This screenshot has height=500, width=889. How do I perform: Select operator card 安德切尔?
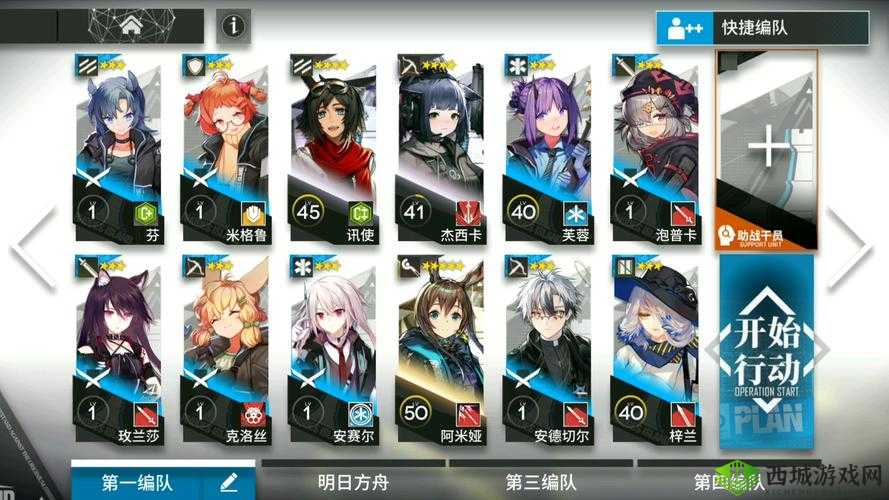coord(548,350)
